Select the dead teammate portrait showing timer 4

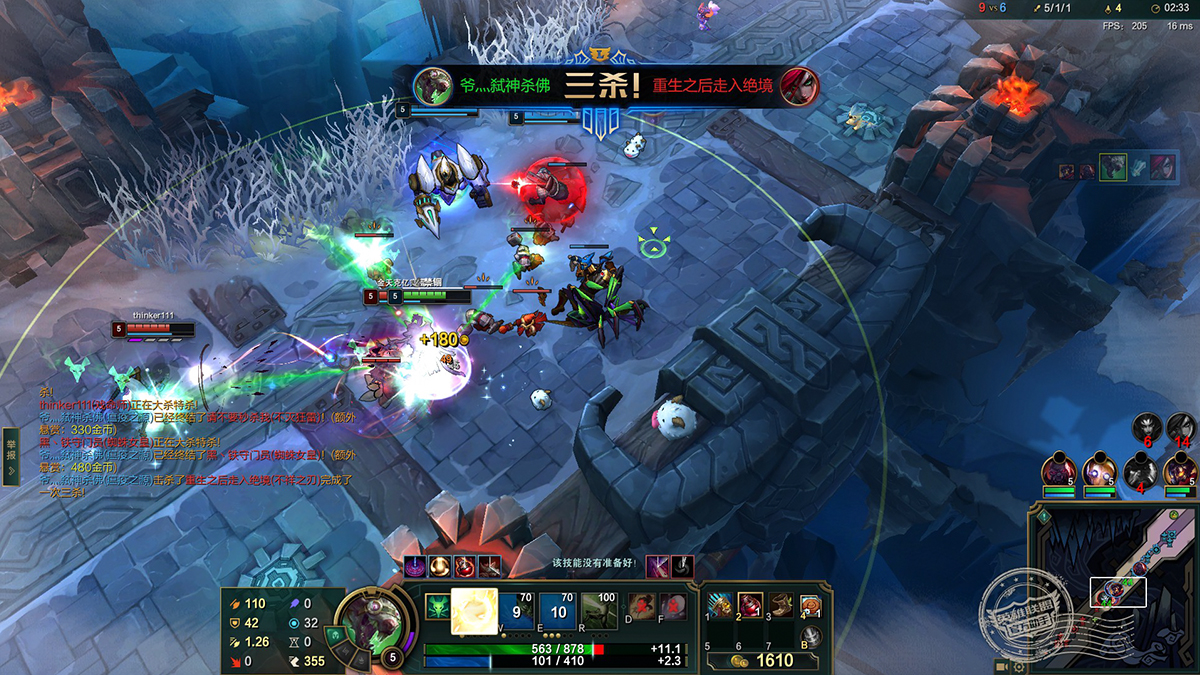click(1139, 470)
